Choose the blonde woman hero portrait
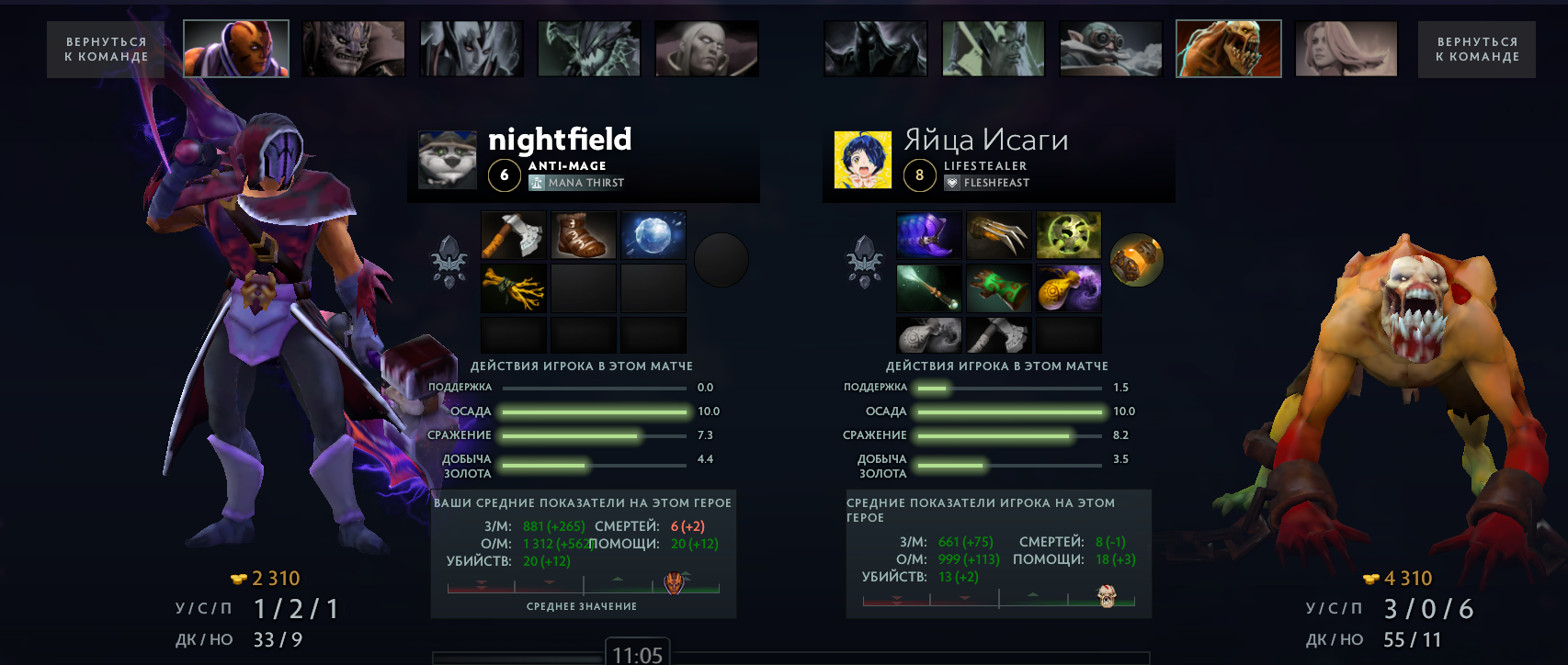This screenshot has height=665, width=1568. (x=1346, y=49)
